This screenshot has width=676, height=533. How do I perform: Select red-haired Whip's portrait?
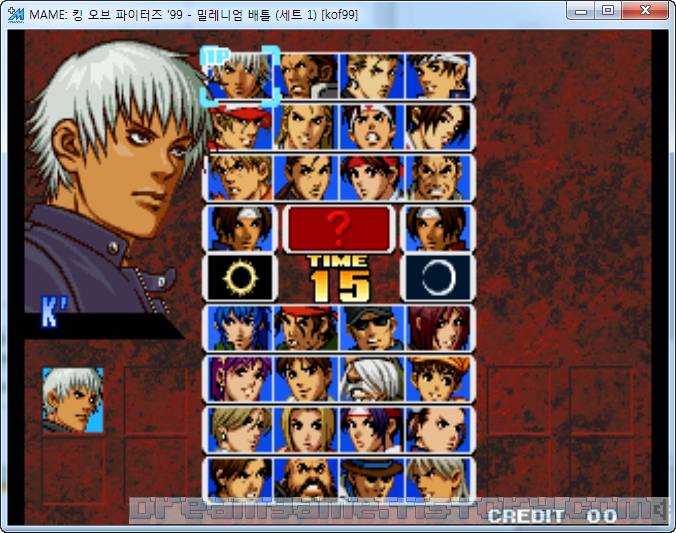pyautogui.click(x=438, y=329)
